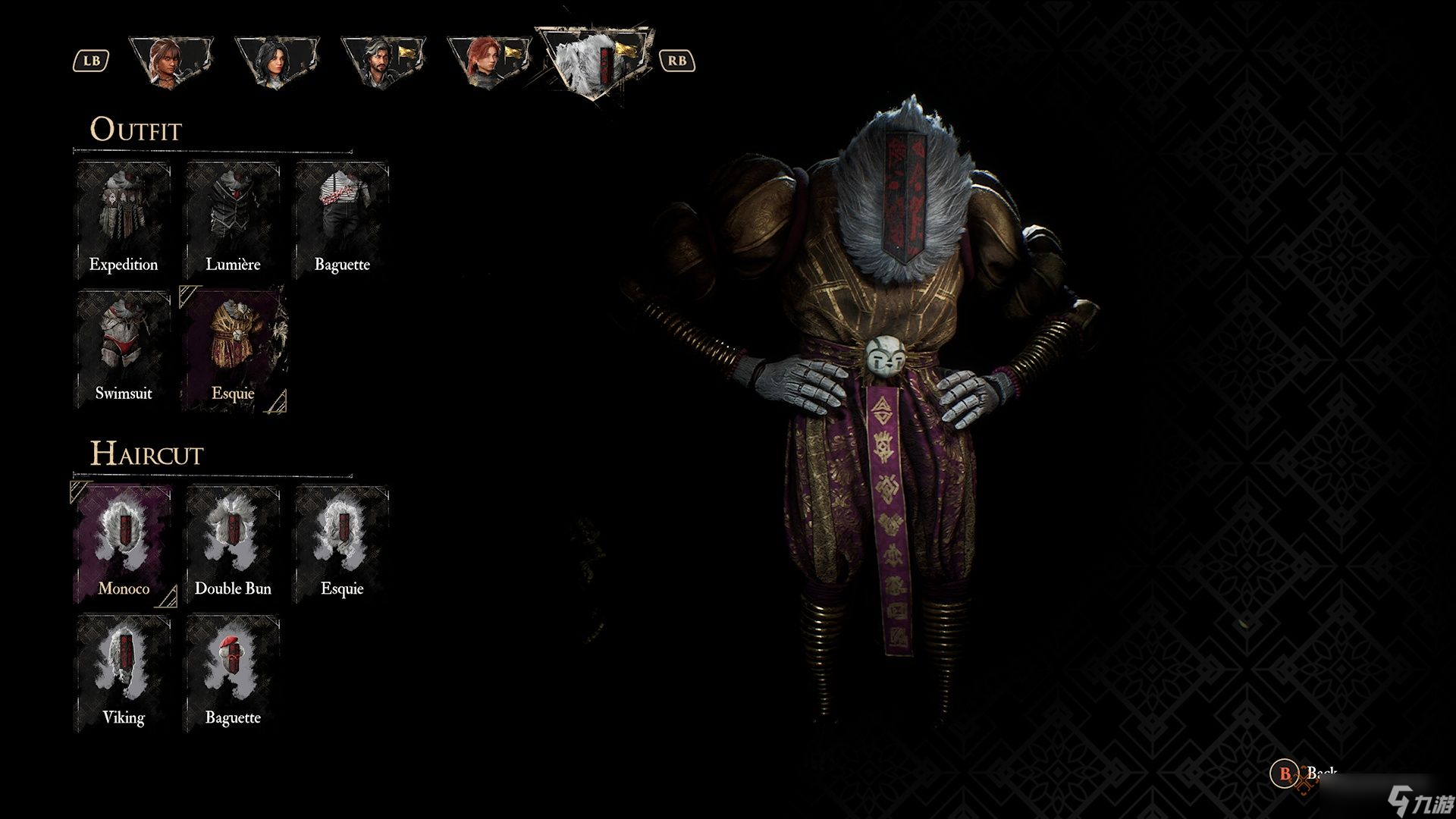The height and width of the screenshot is (819, 1456).
Task: Pick the Swimsuit outfit
Action: pyautogui.click(x=124, y=349)
